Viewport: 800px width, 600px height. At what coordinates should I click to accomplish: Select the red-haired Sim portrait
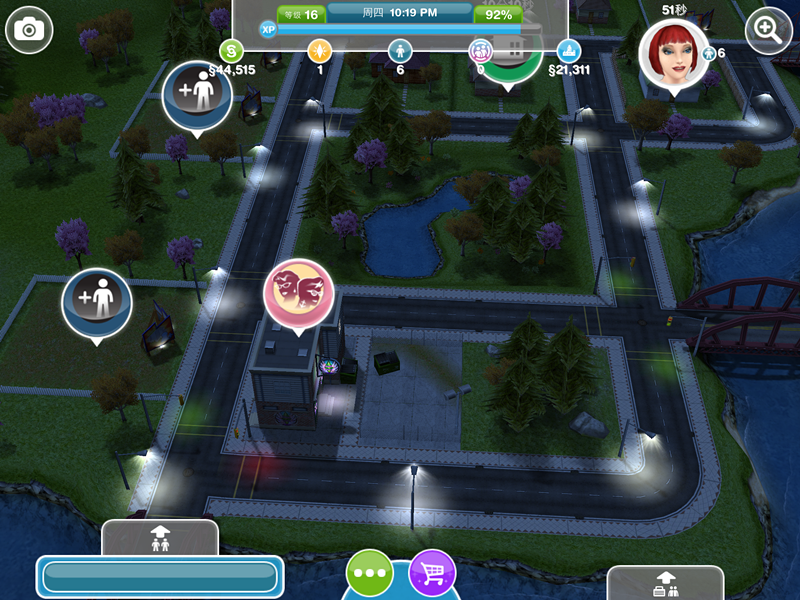click(670, 53)
